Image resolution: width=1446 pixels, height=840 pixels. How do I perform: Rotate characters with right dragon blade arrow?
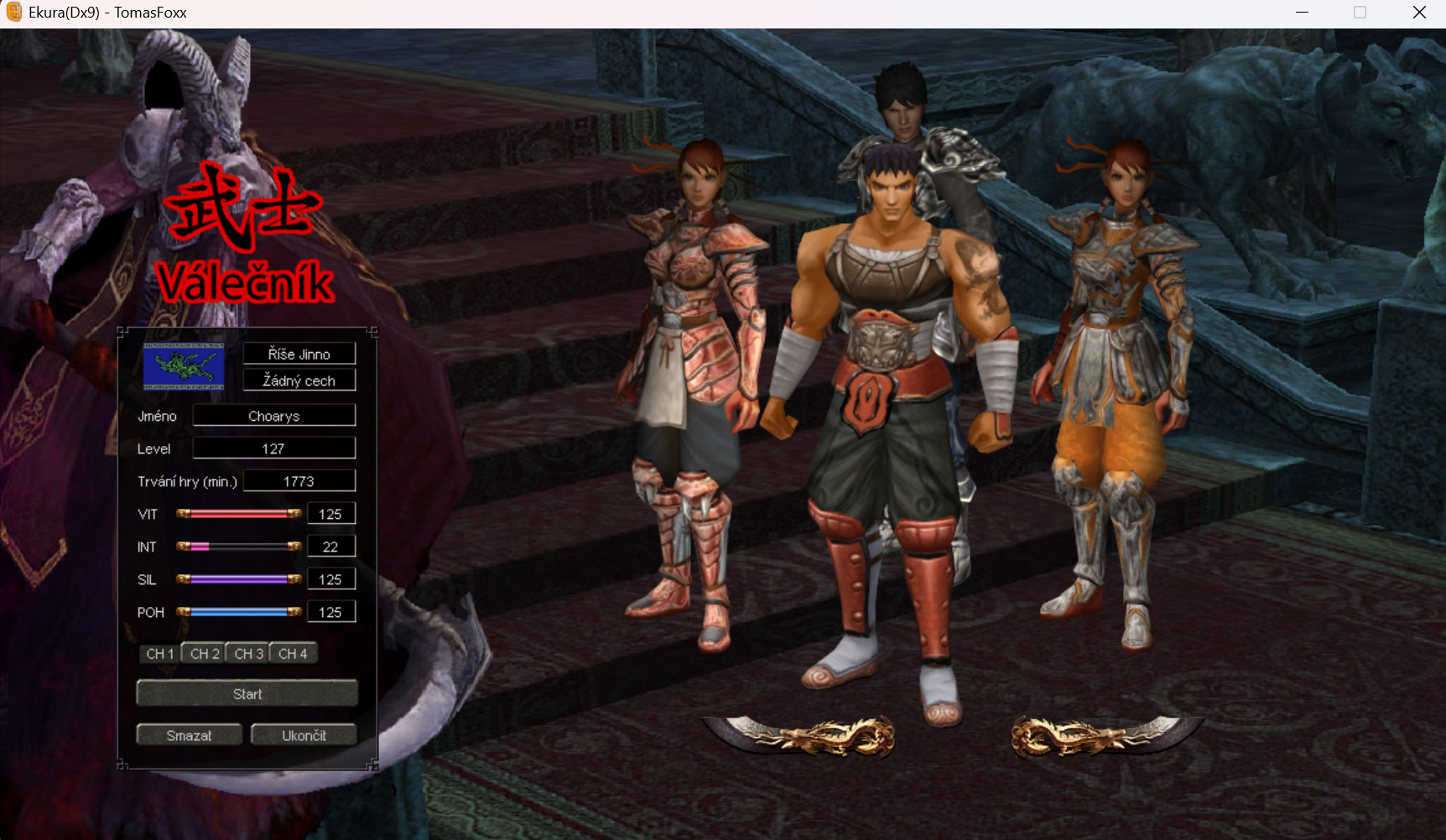[1105, 735]
